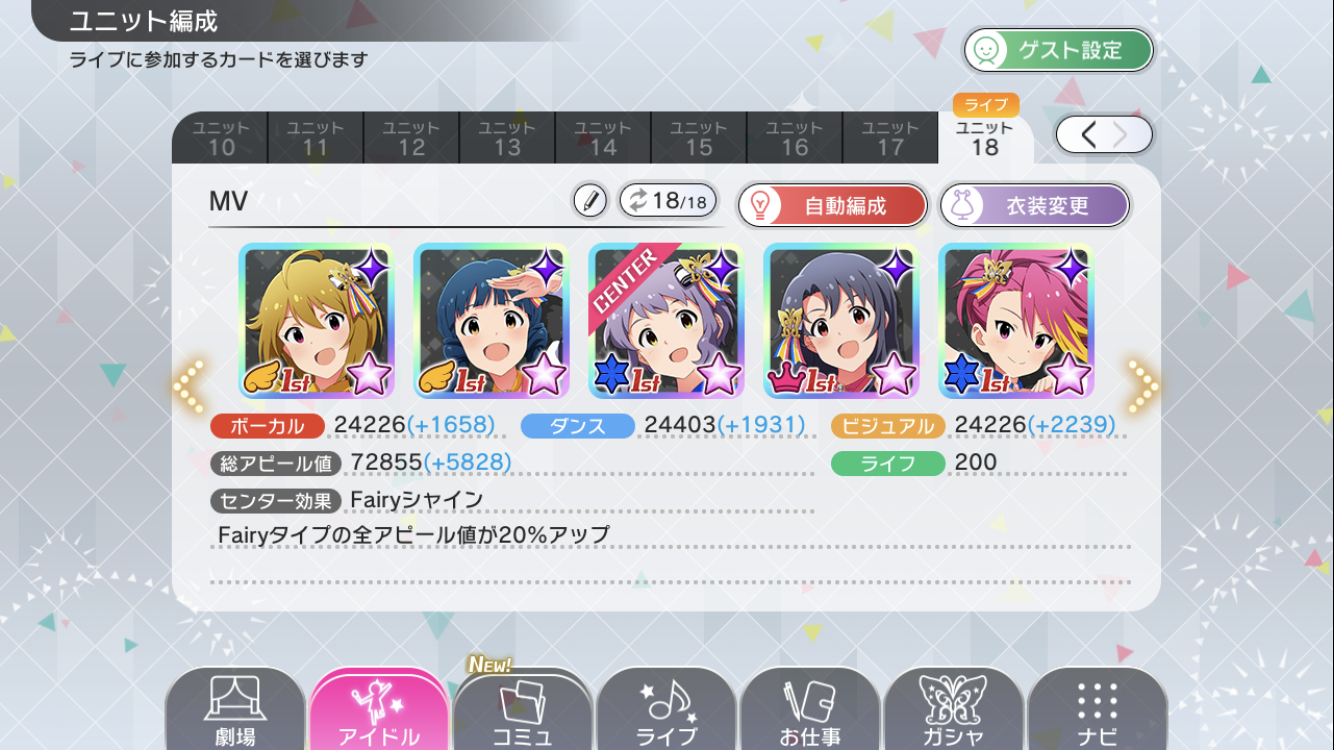Open the 劇場 theater menu
1334x750 pixels.
(235, 712)
